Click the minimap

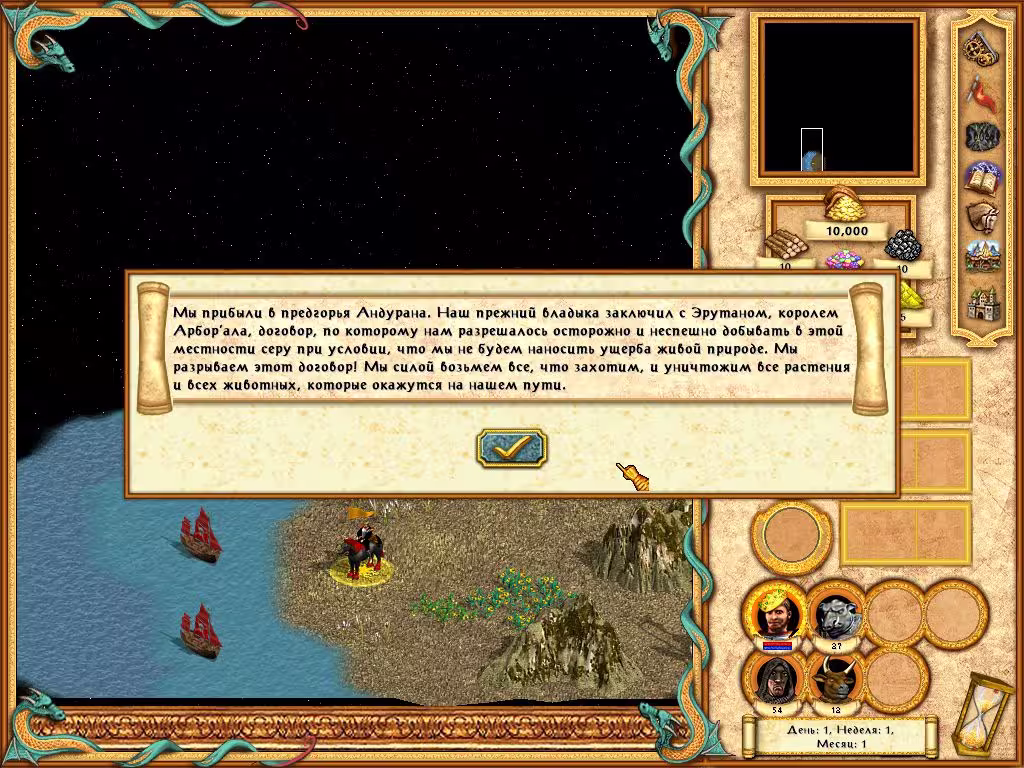coord(838,96)
